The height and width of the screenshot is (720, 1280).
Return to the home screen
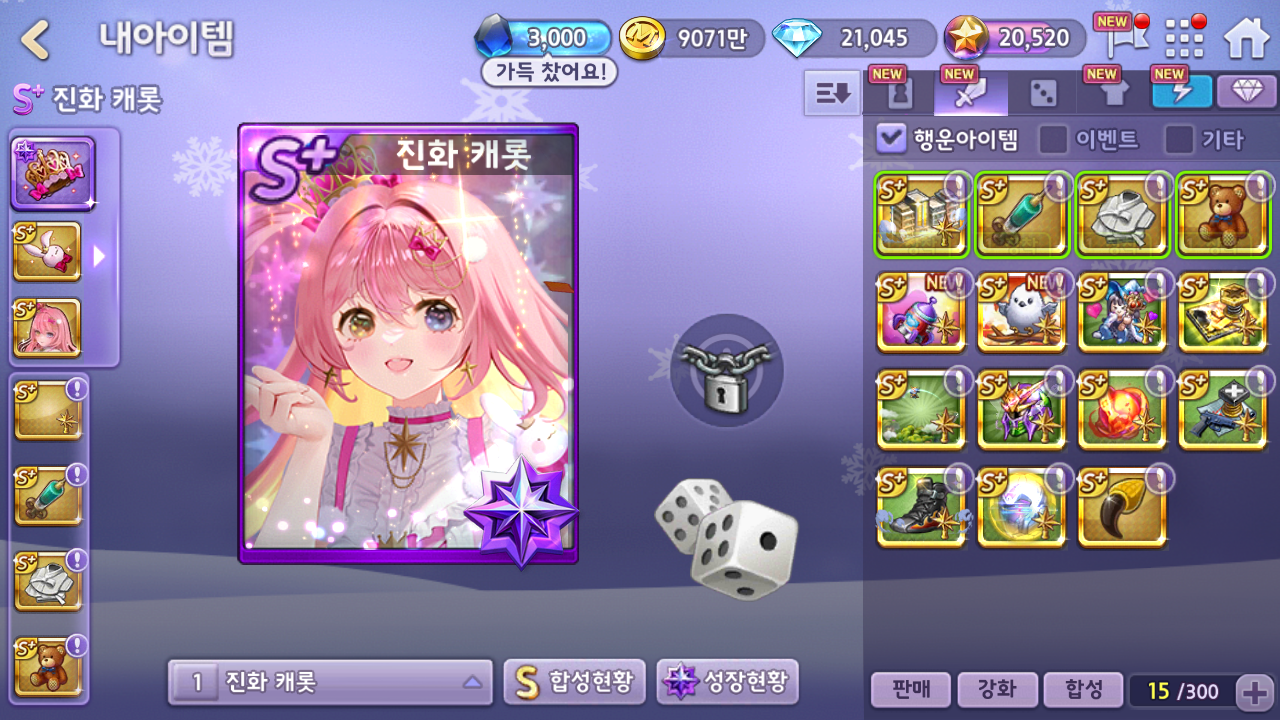coord(1246,38)
